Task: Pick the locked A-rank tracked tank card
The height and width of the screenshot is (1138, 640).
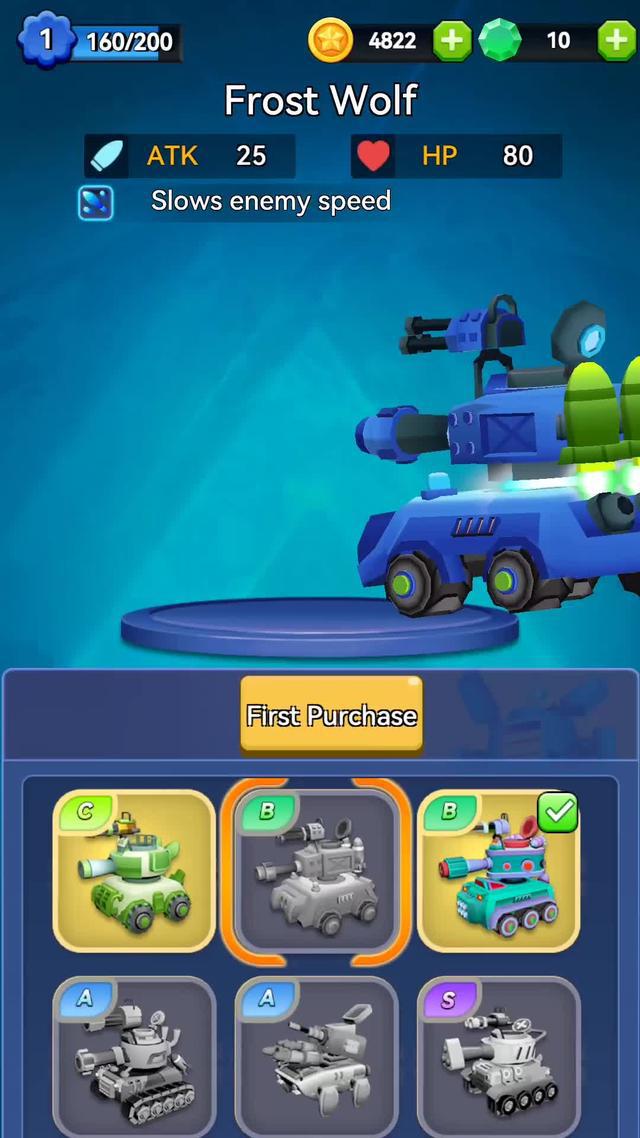Action: pyautogui.click(x=134, y=1058)
